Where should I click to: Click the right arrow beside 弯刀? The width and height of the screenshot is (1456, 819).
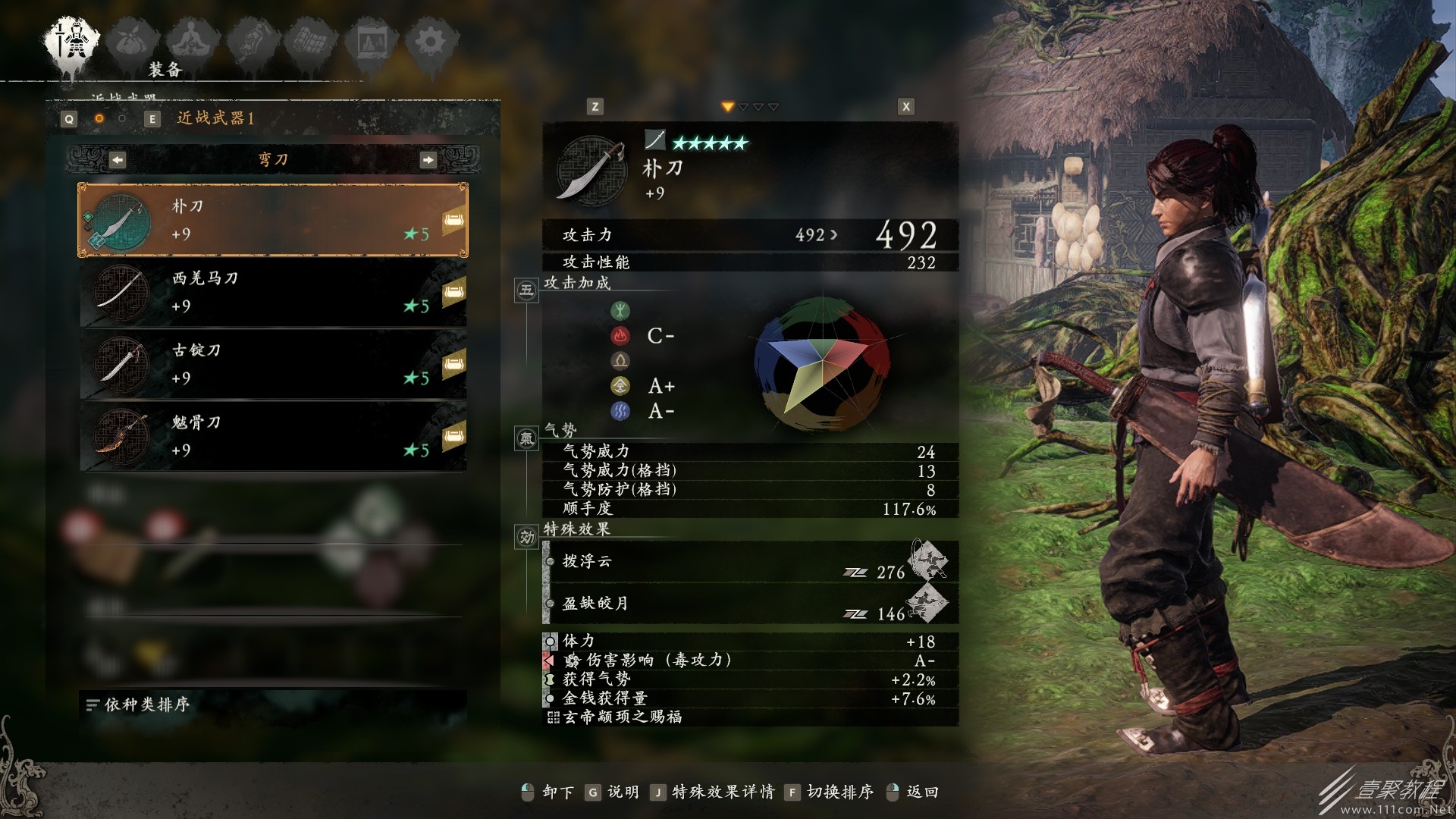coord(430,160)
